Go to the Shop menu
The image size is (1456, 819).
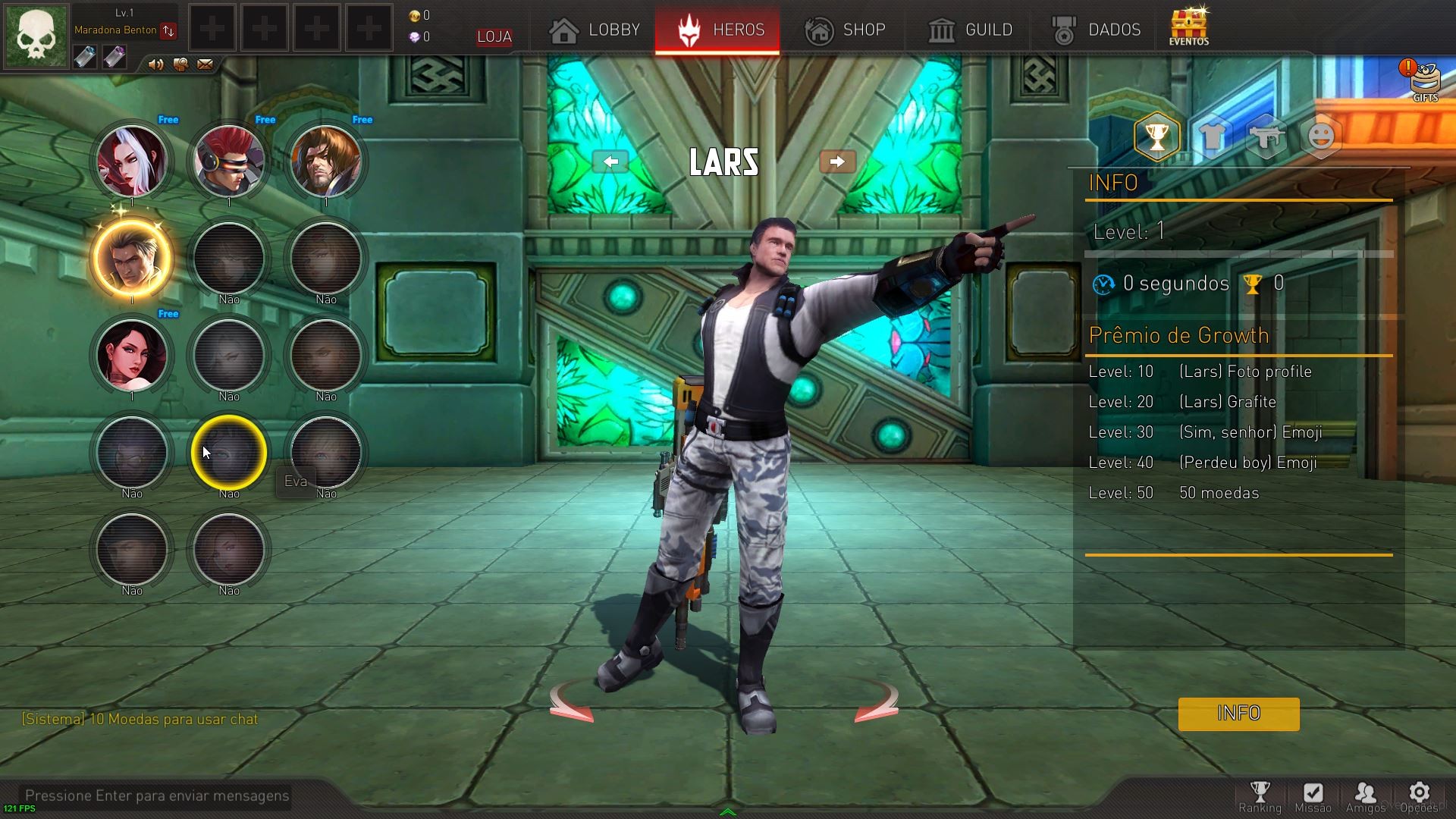coord(845,30)
